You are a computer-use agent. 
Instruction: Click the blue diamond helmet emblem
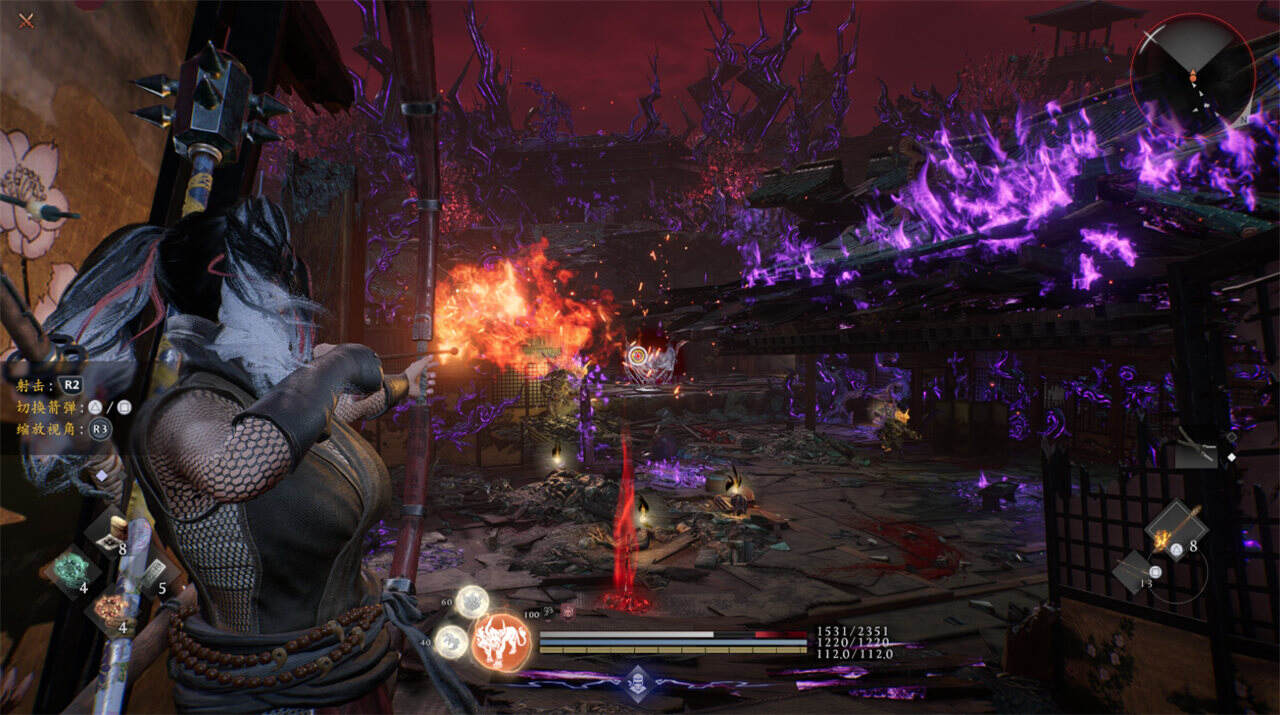(638, 684)
